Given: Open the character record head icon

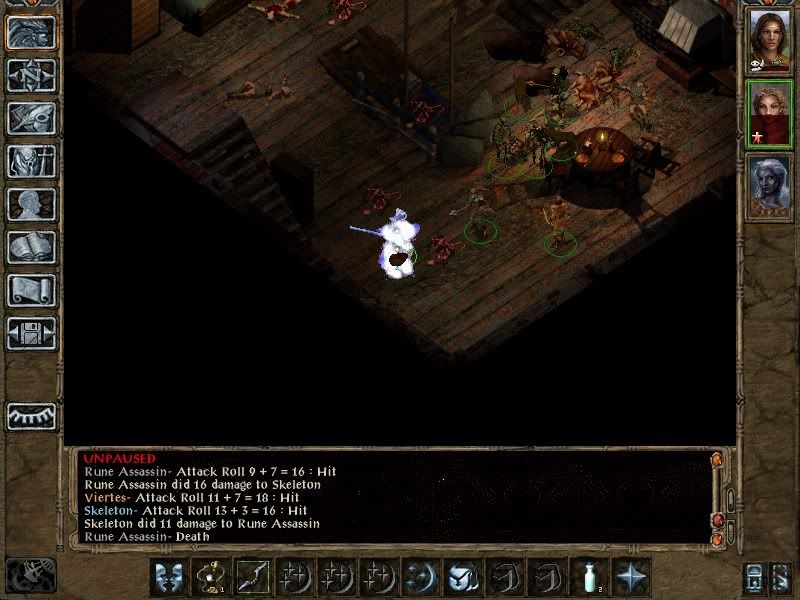Looking at the screenshot, I should click(x=31, y=204).
